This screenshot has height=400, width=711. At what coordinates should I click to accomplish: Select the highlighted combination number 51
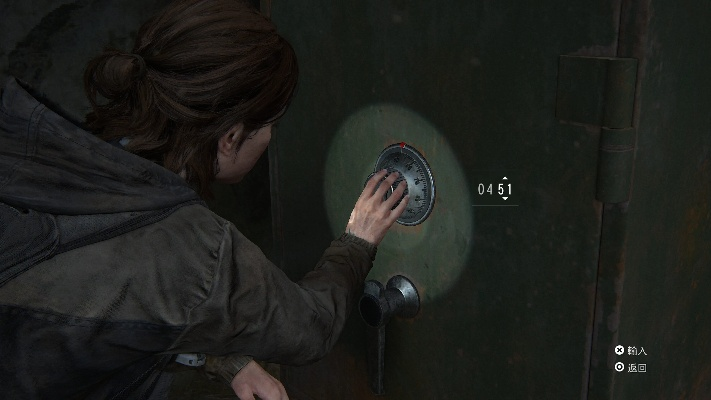pyautogui.click(x=505, y=188)
